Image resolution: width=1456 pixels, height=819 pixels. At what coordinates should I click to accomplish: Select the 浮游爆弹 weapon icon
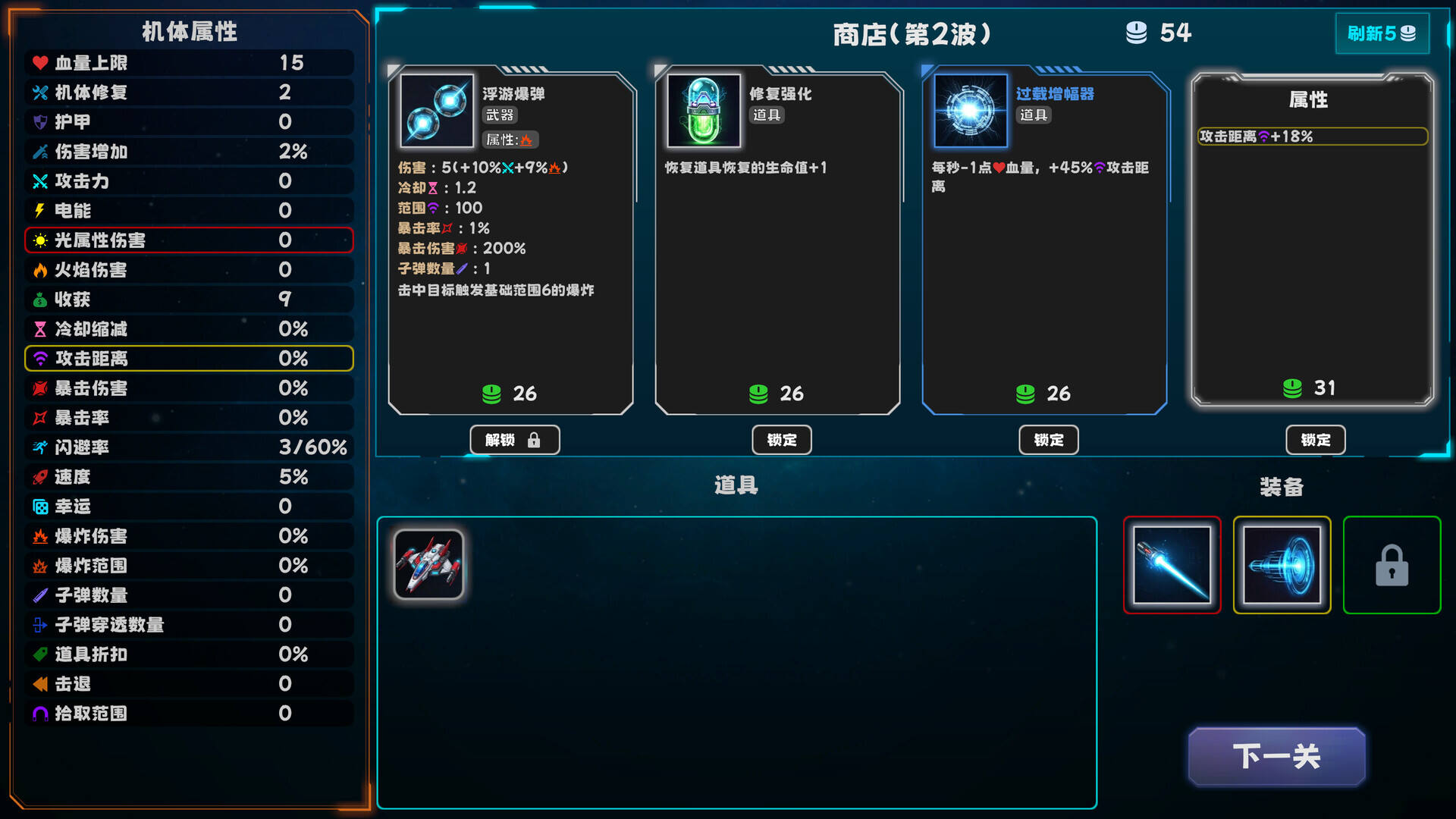[x=436, y=110]
